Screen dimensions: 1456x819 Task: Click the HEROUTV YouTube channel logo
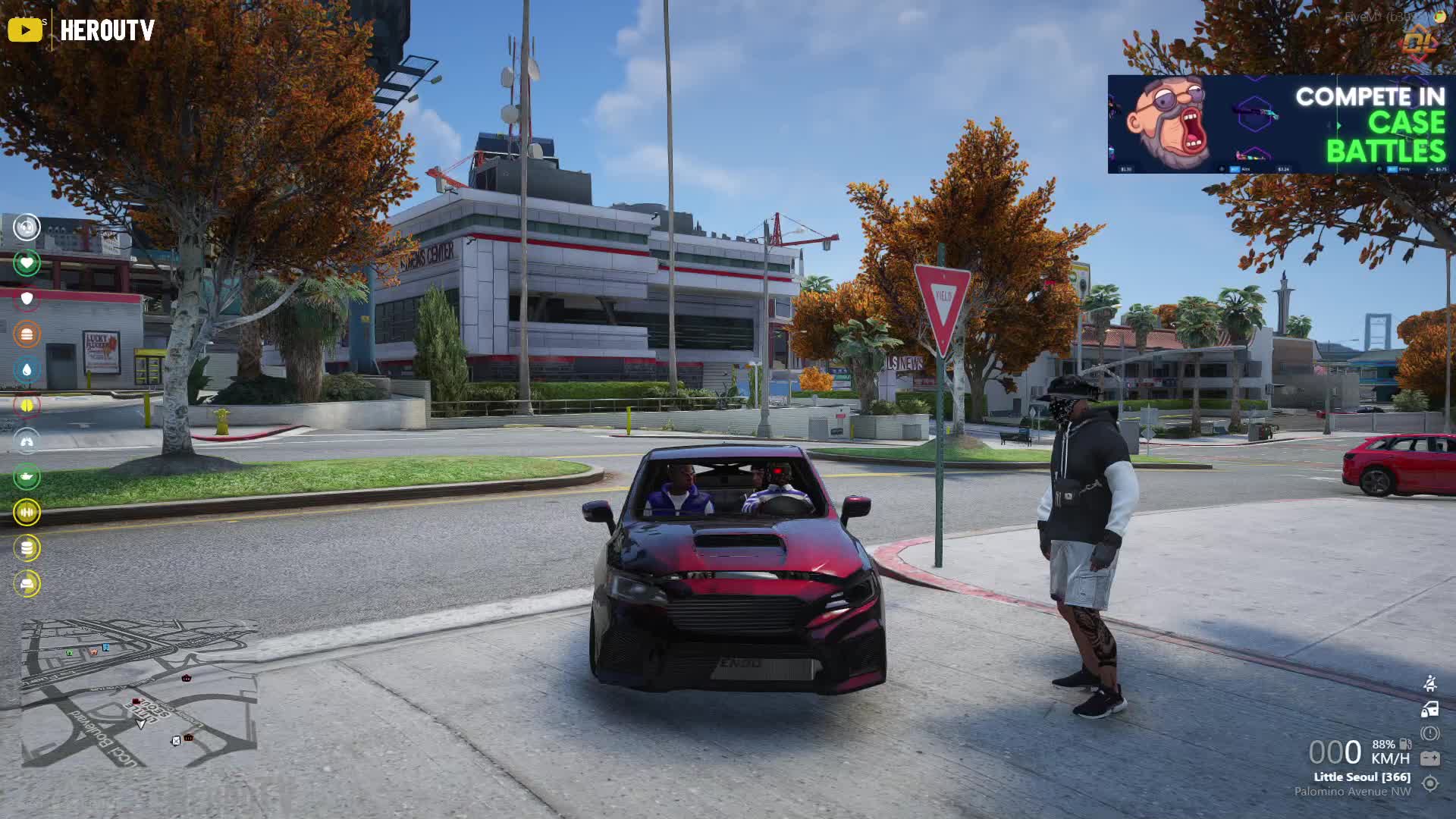coord(81,30)
